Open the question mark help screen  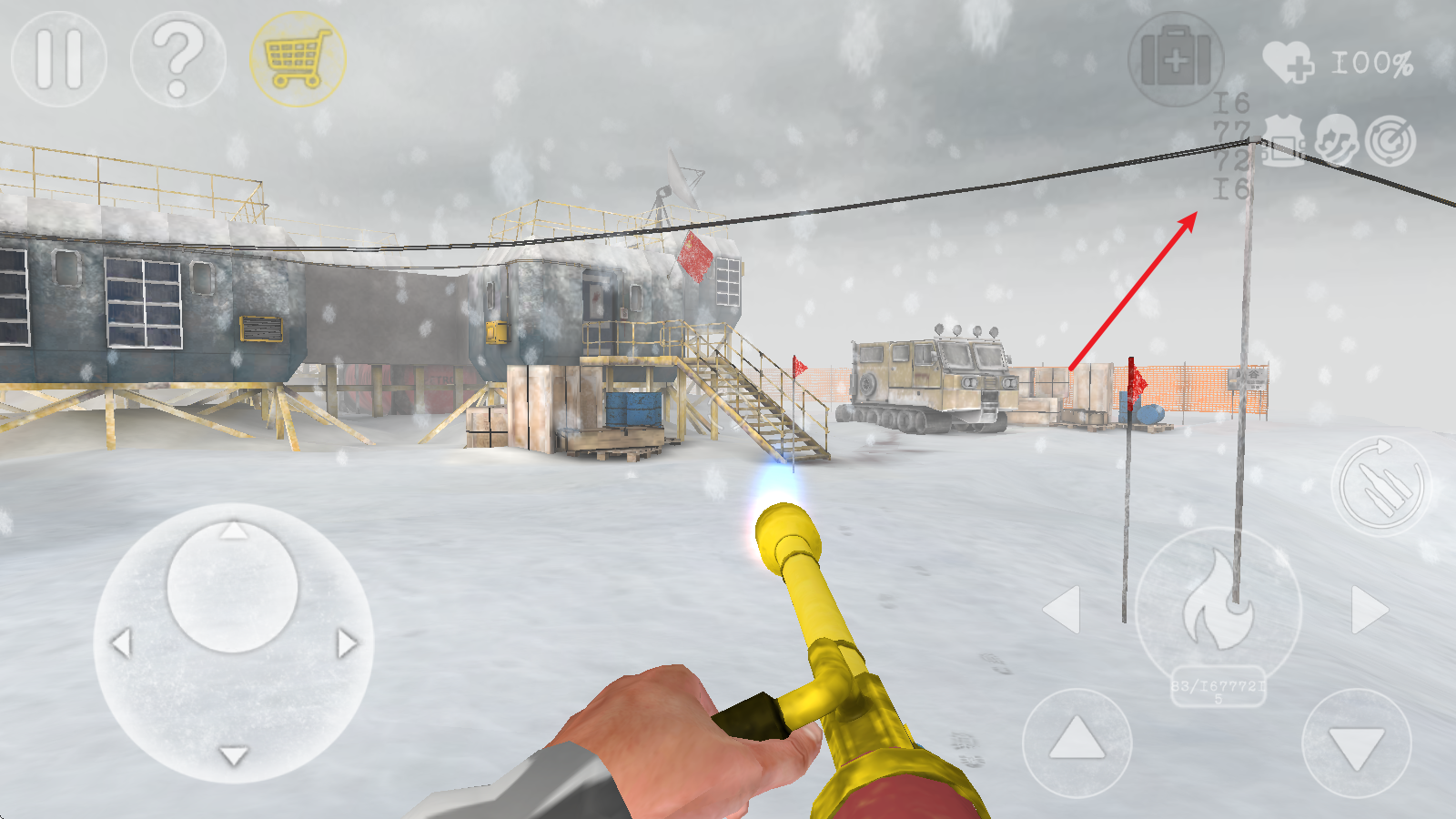(178, 59)
